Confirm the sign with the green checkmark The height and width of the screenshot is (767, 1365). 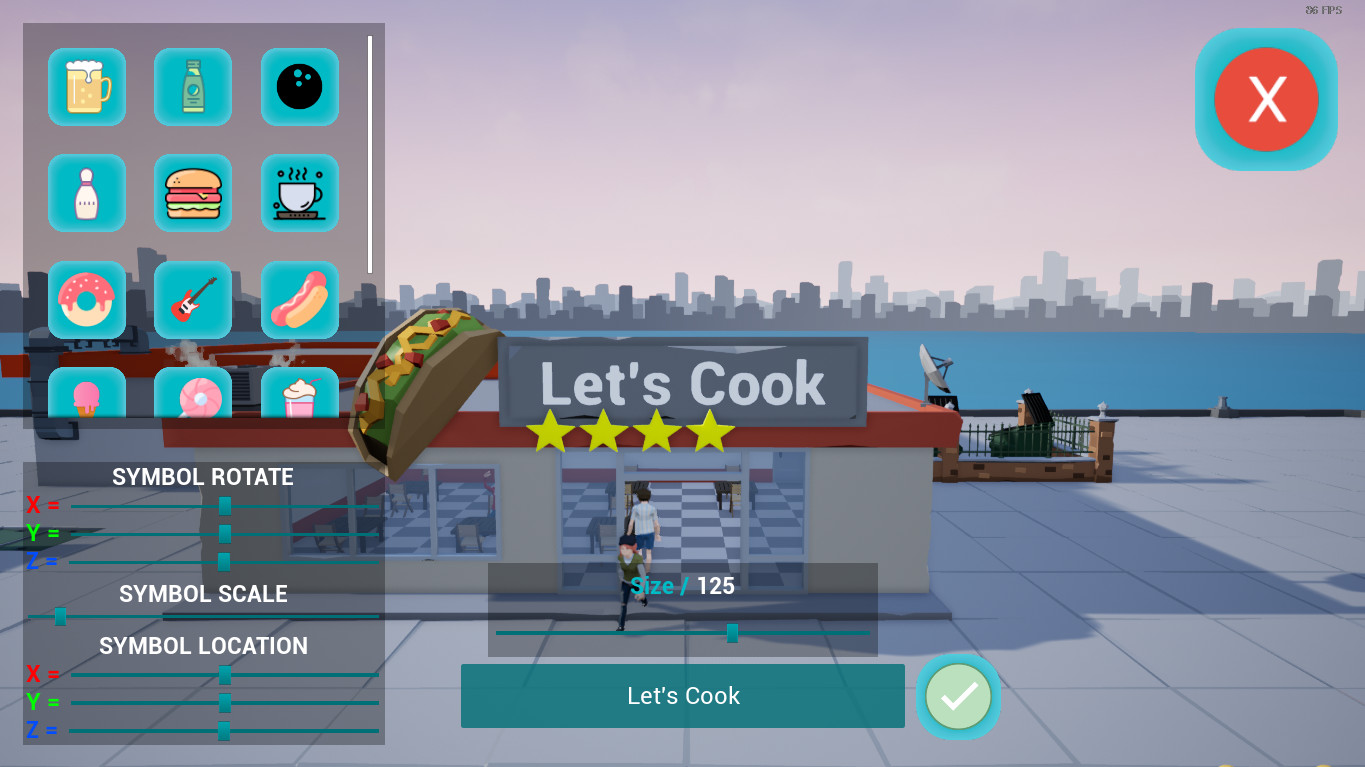(x=957, y=696)
